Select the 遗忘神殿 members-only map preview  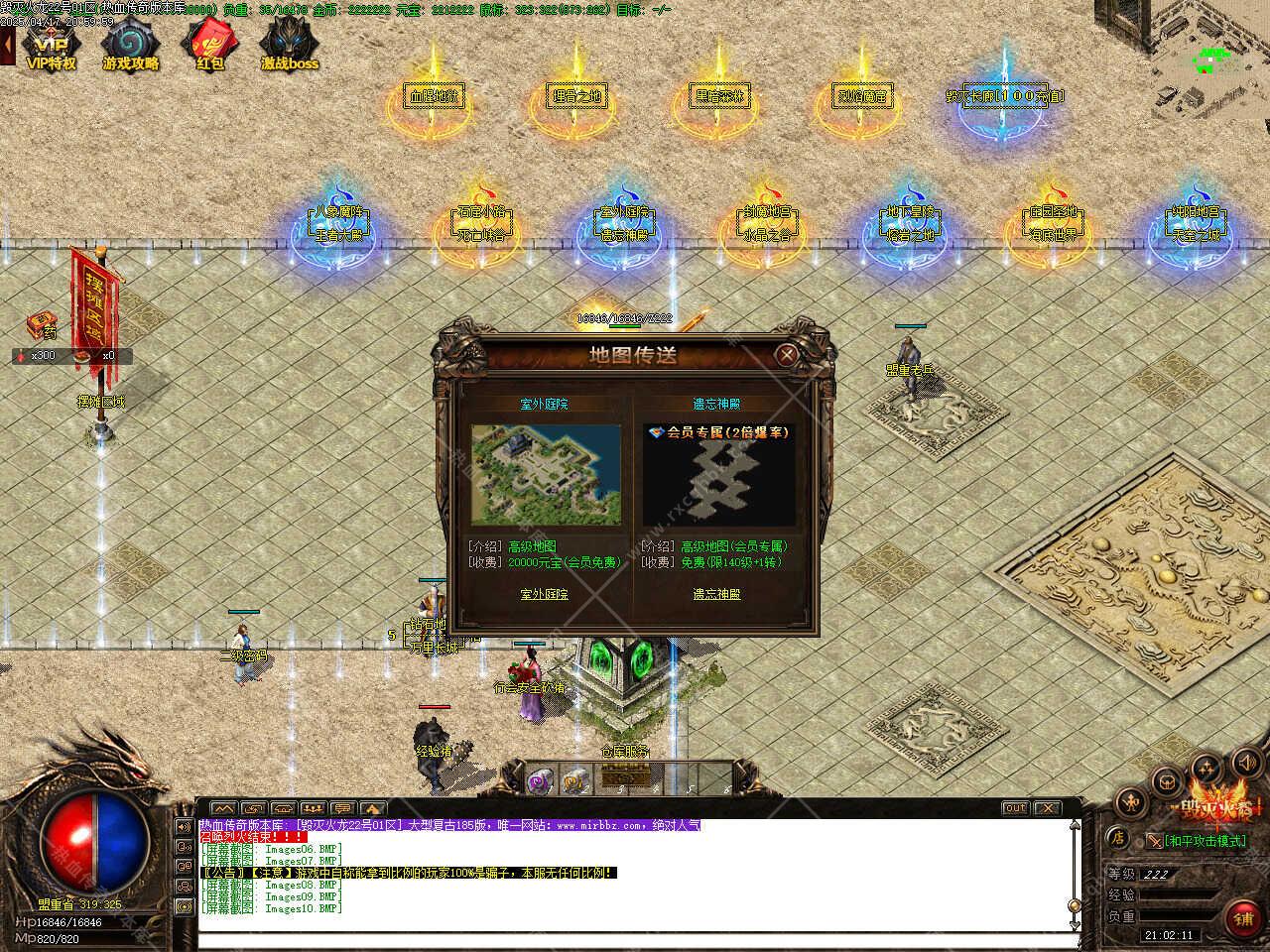pos(718,475)
